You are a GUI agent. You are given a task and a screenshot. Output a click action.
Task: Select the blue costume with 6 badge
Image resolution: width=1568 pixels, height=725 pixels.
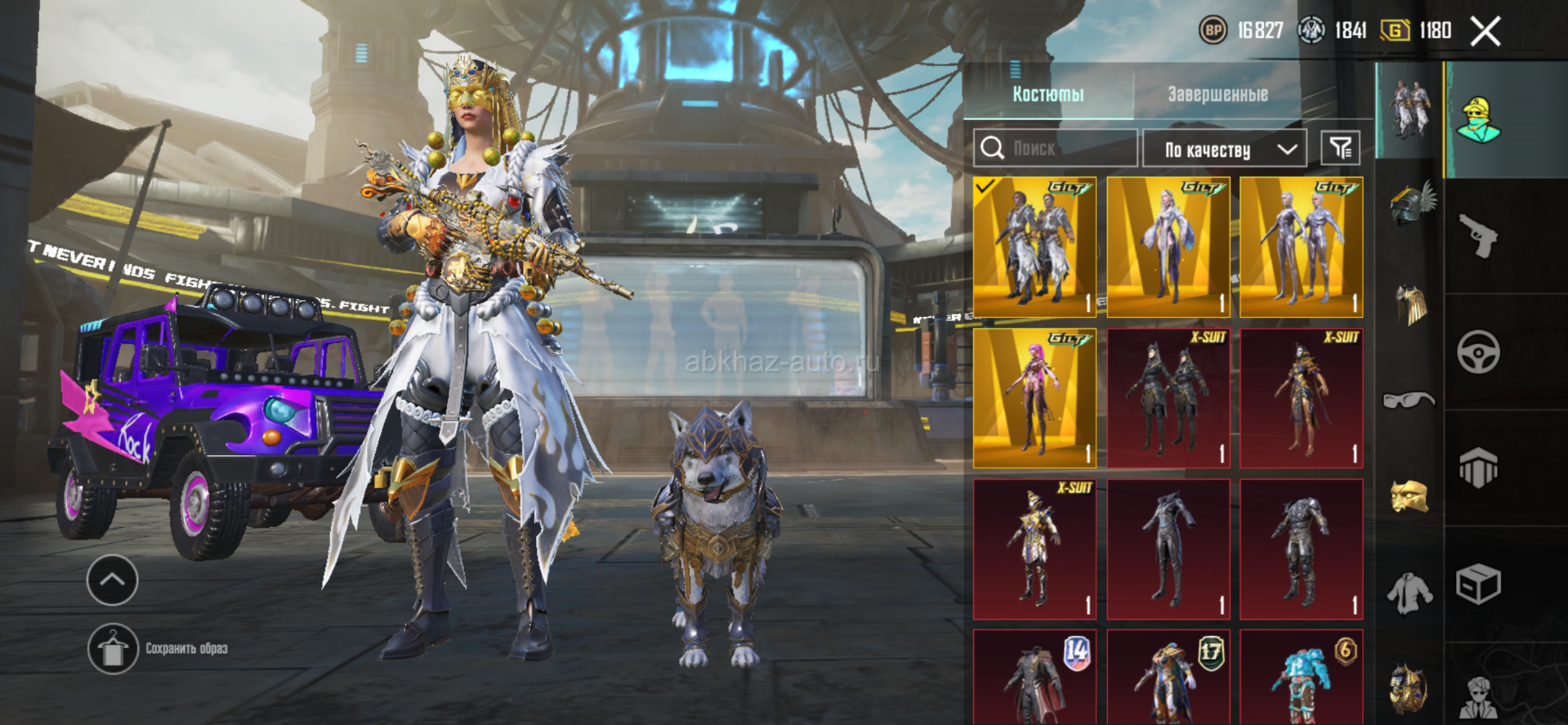[1302, 676]
